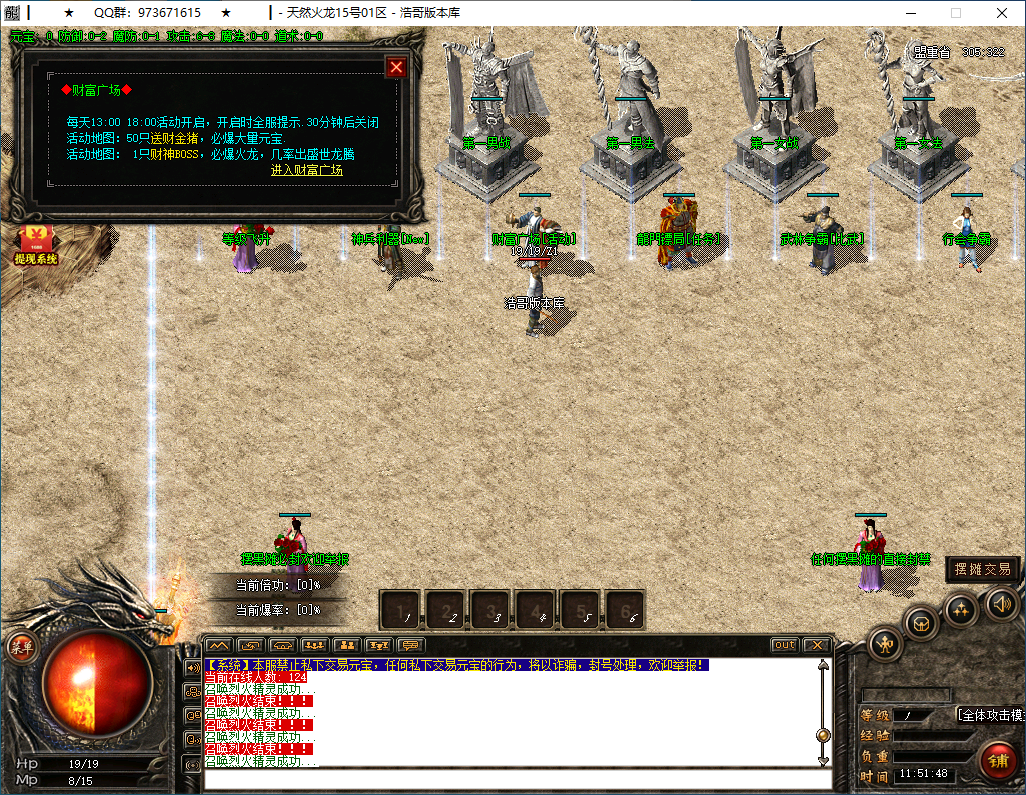
Task: Close the 财富广场 info panel
Action: 396,67
